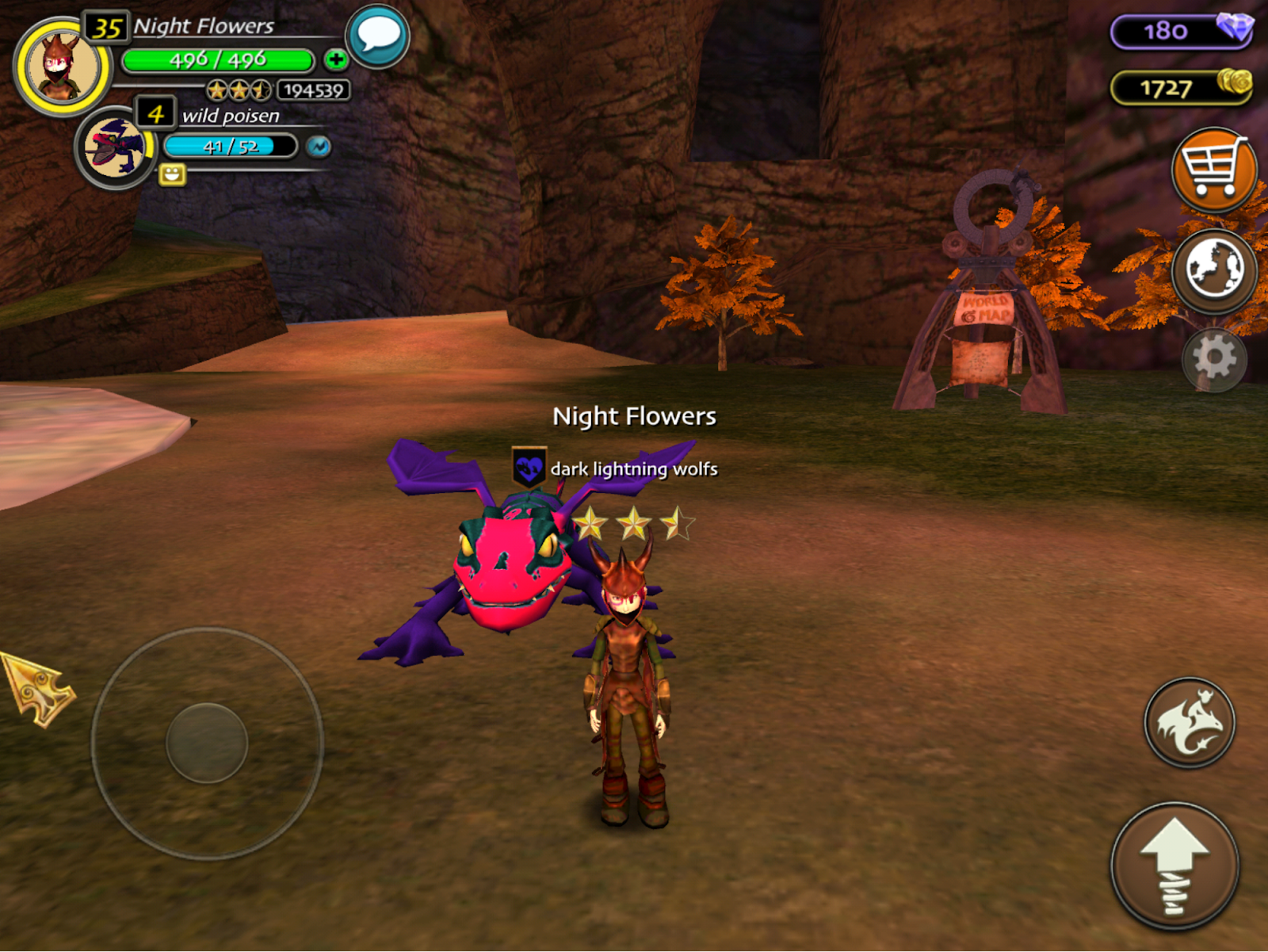
Task: Click the golden quest arrow pointer
Action: 37,687
